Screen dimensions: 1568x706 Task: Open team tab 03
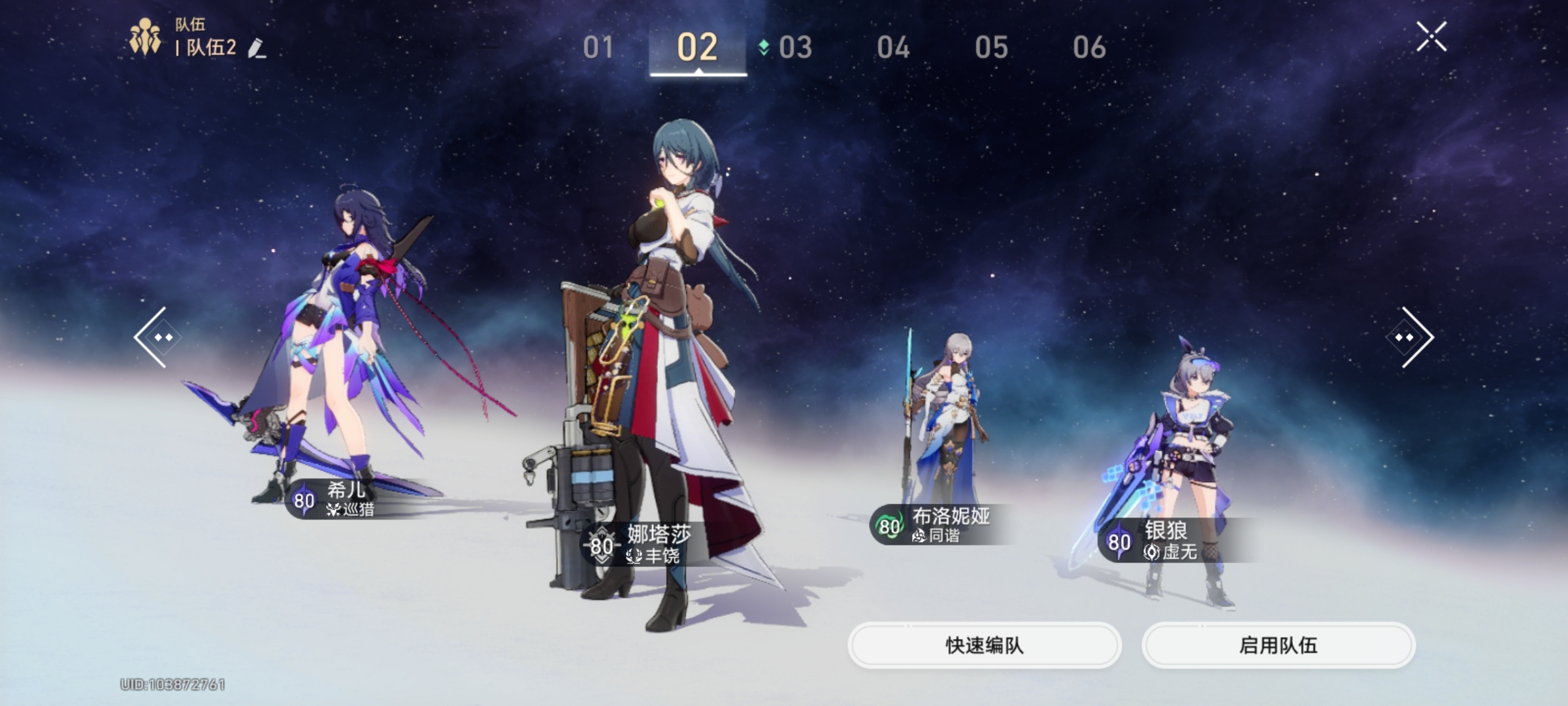click(794, 48)
